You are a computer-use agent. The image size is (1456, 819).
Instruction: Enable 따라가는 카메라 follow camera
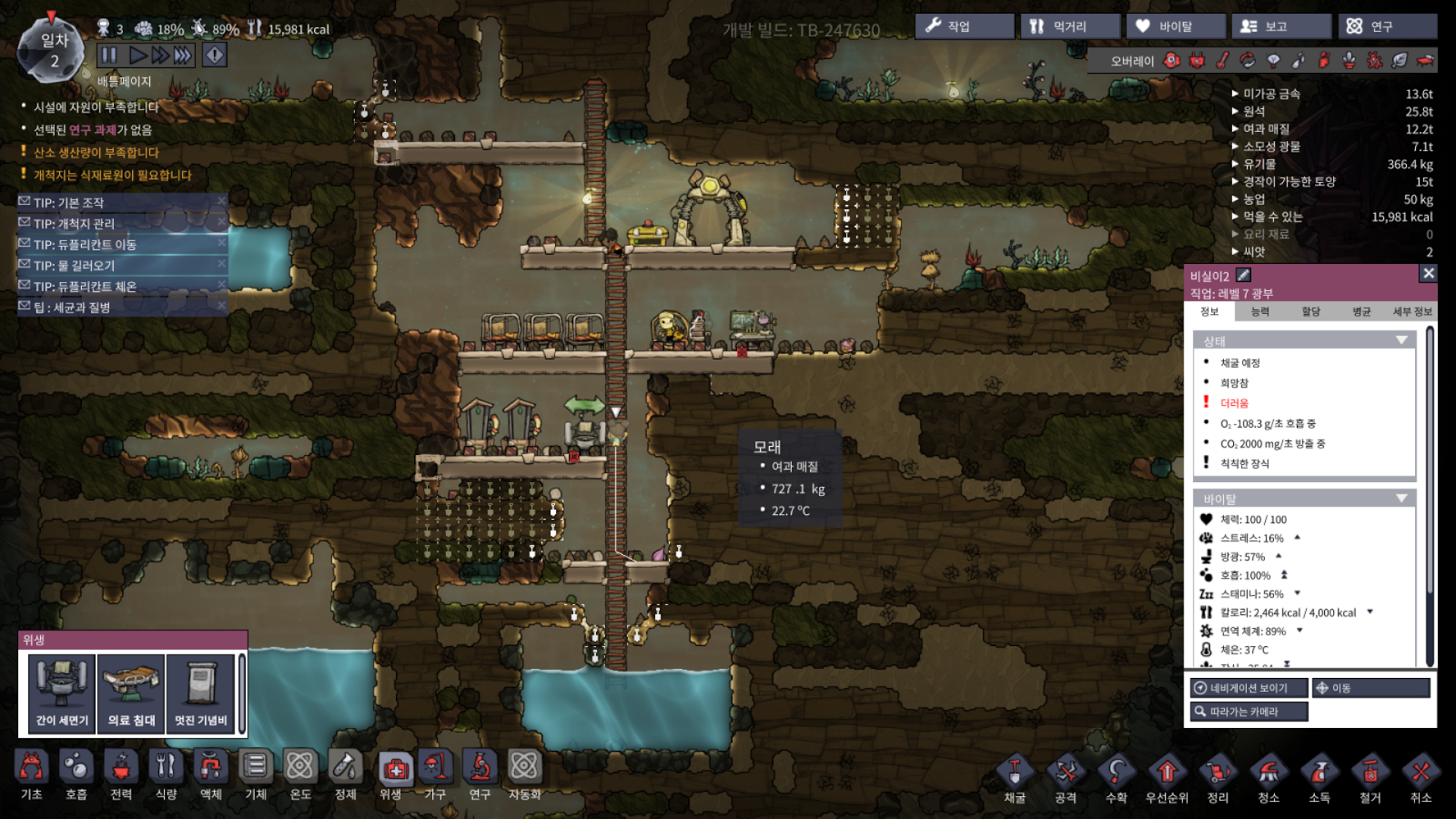click(1249, 712)
